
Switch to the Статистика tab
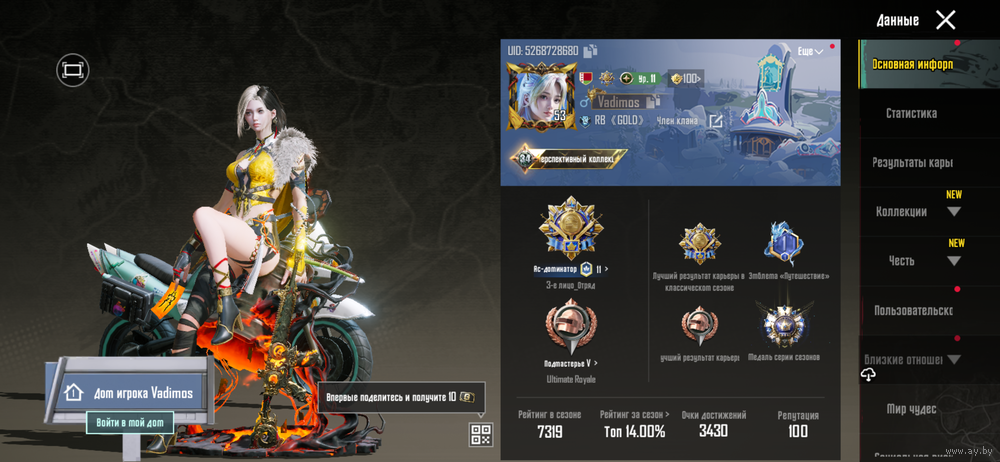911,114
